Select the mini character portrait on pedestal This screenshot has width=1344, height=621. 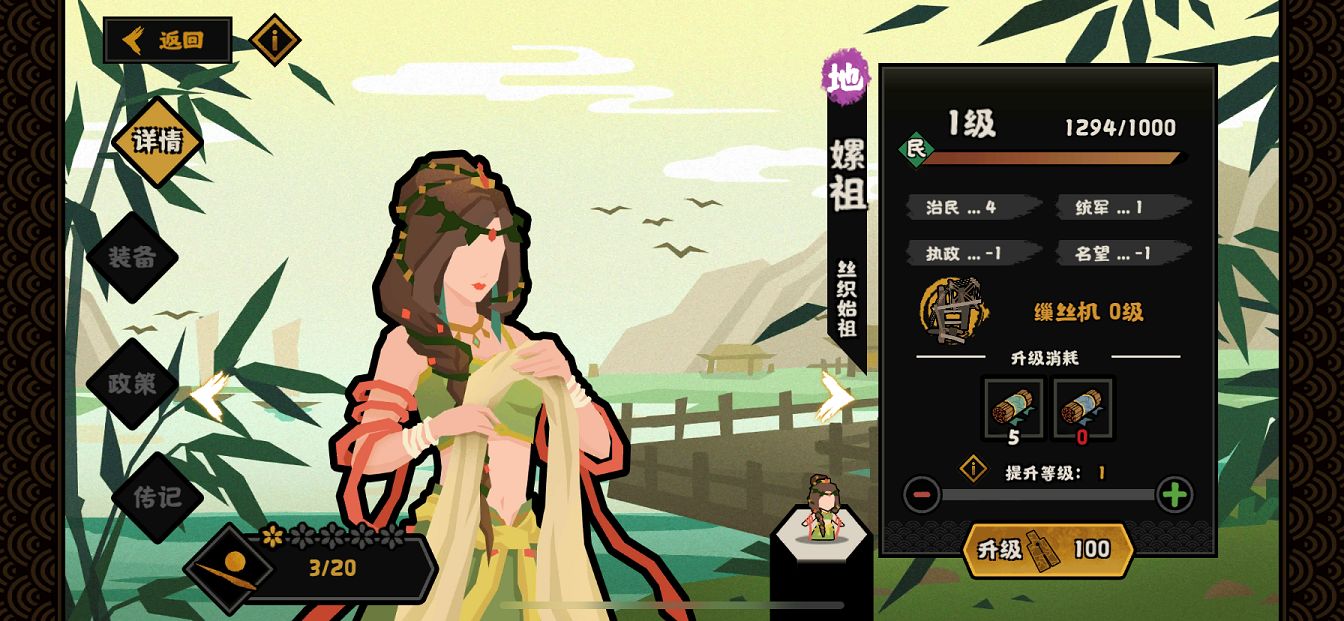pyautogui.click(x=823, y=511)
